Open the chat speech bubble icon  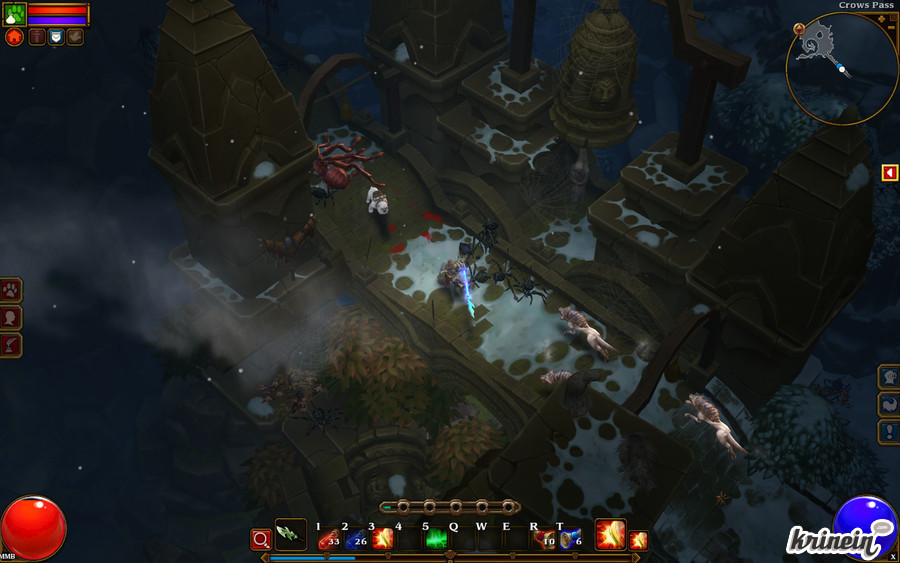882,528
